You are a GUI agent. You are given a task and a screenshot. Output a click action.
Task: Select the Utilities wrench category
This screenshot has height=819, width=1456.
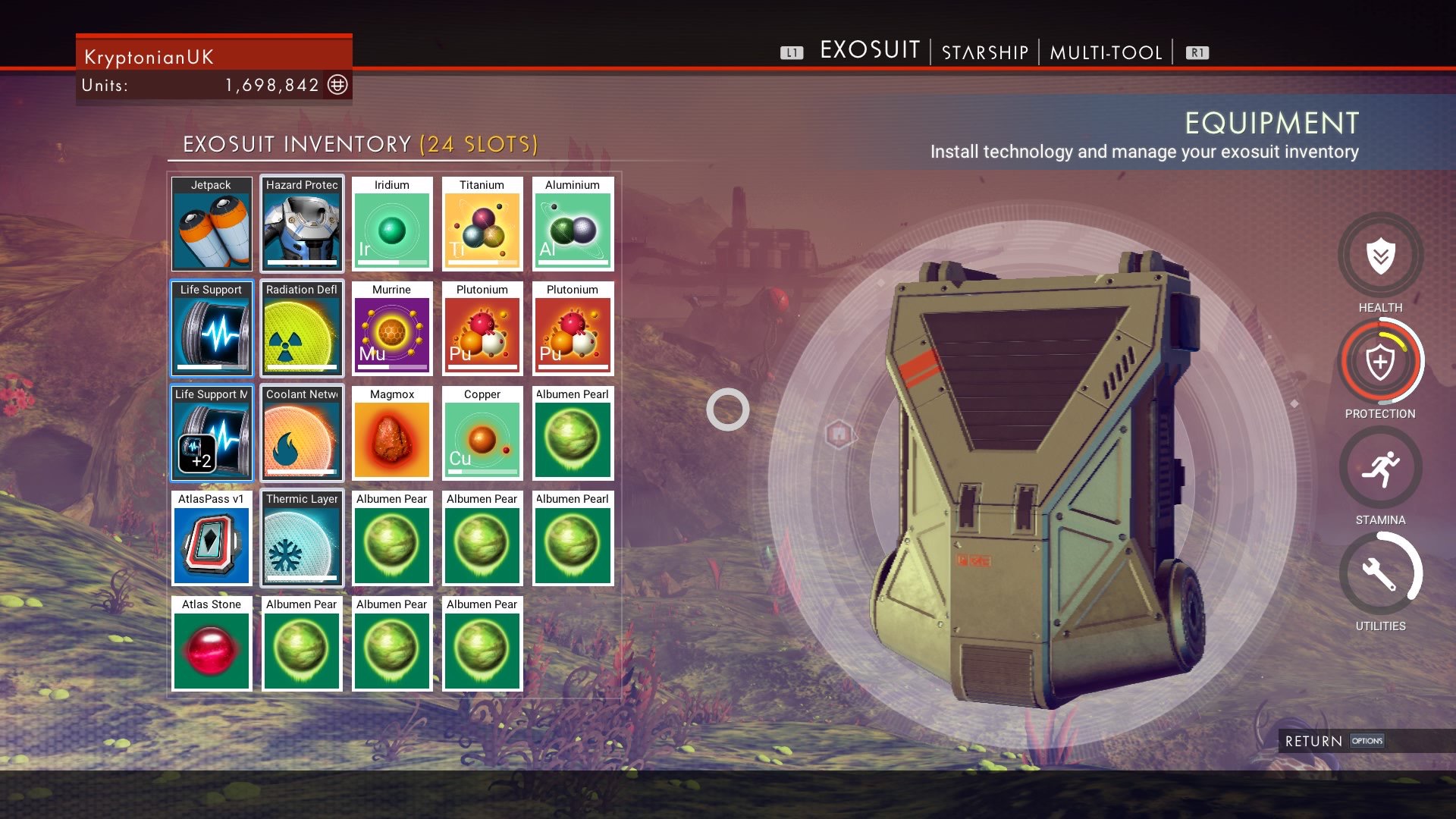[x=1380, y=575]
